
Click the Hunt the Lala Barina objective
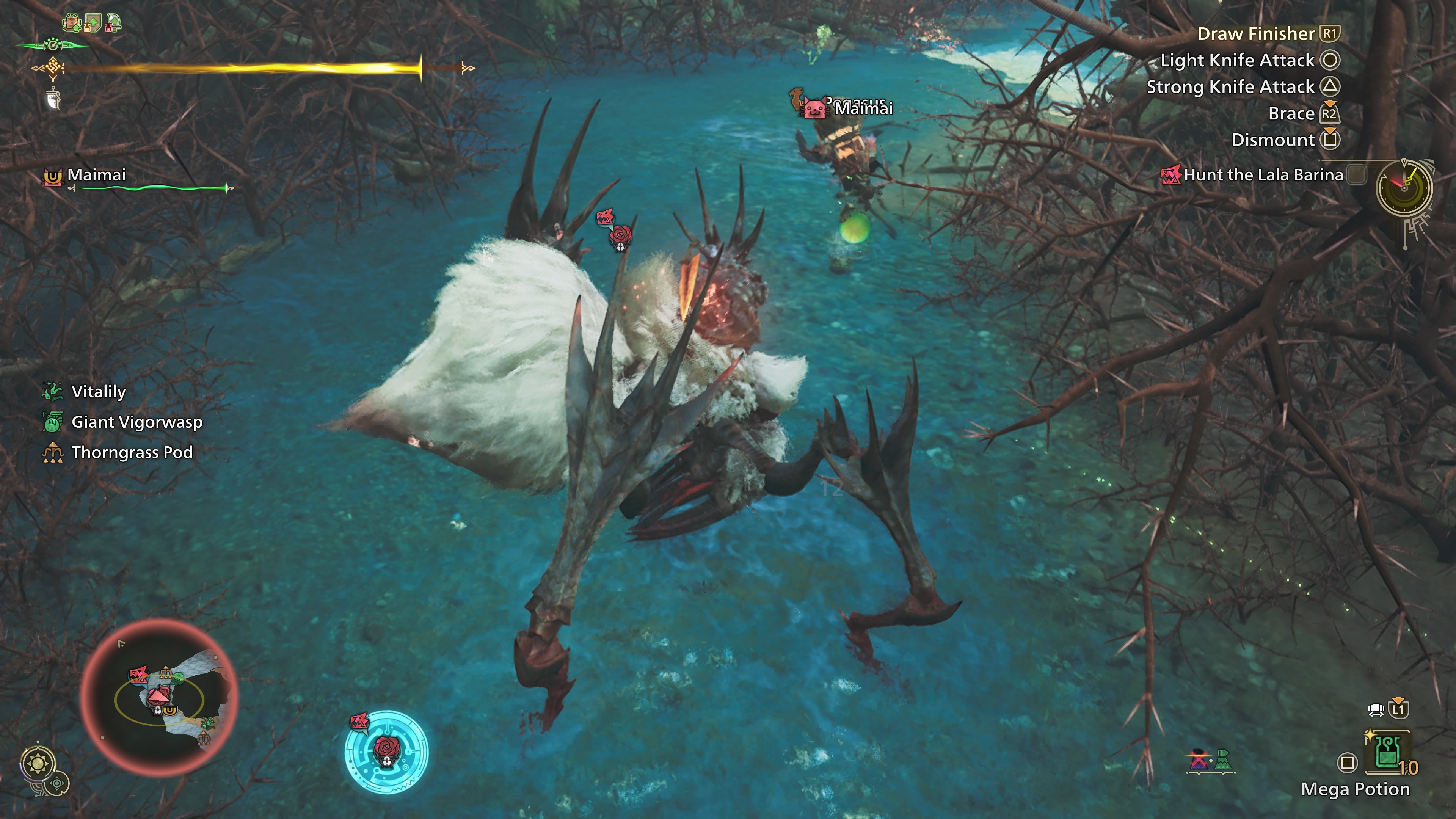[1263, 175]
